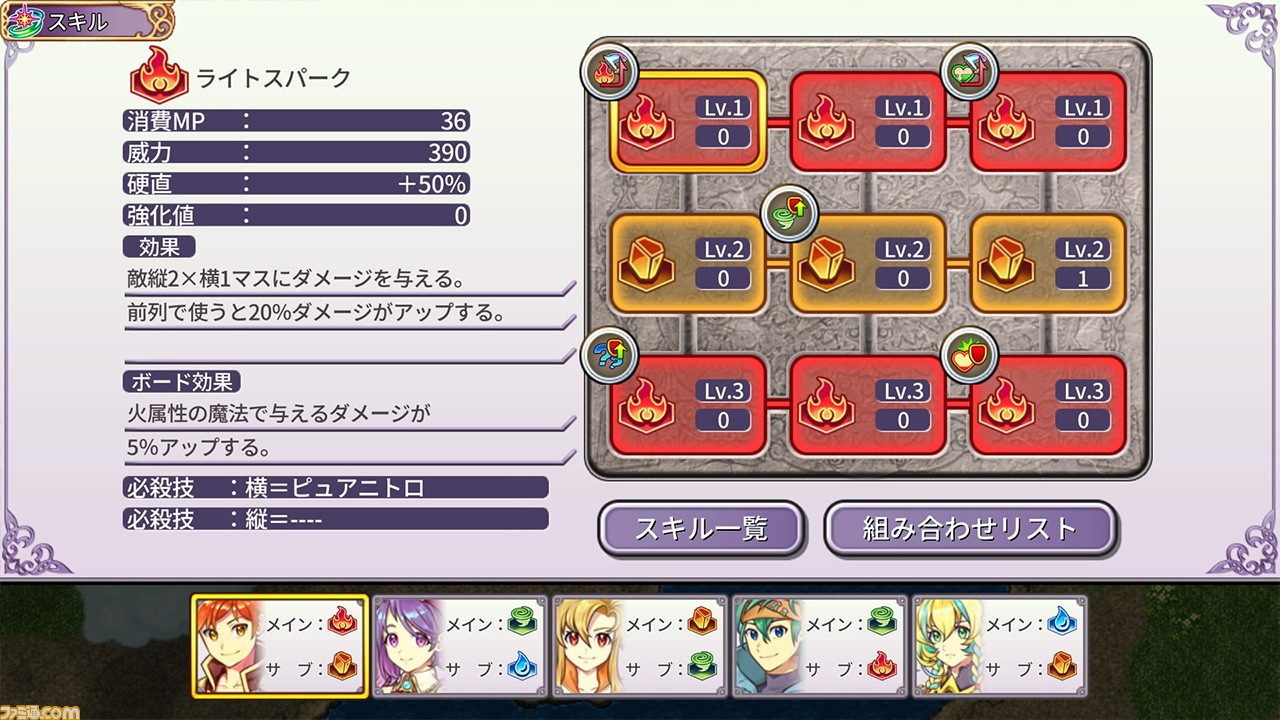The height and width of the screenshot is (720, 1280).
Task: Click the fire music note board icon
Action: pos(609,72)
